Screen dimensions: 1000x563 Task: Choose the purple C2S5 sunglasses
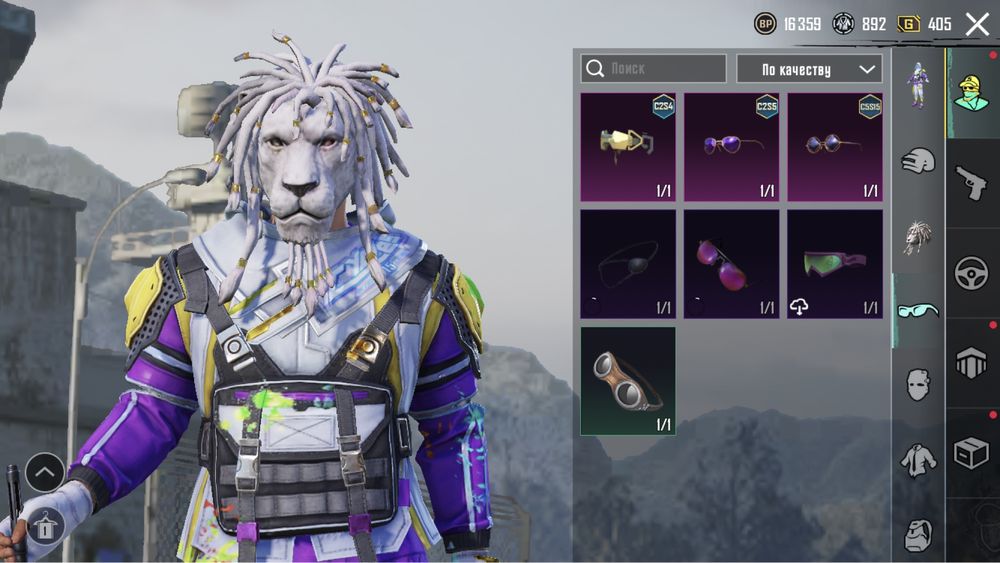click(x=731, y=147)
